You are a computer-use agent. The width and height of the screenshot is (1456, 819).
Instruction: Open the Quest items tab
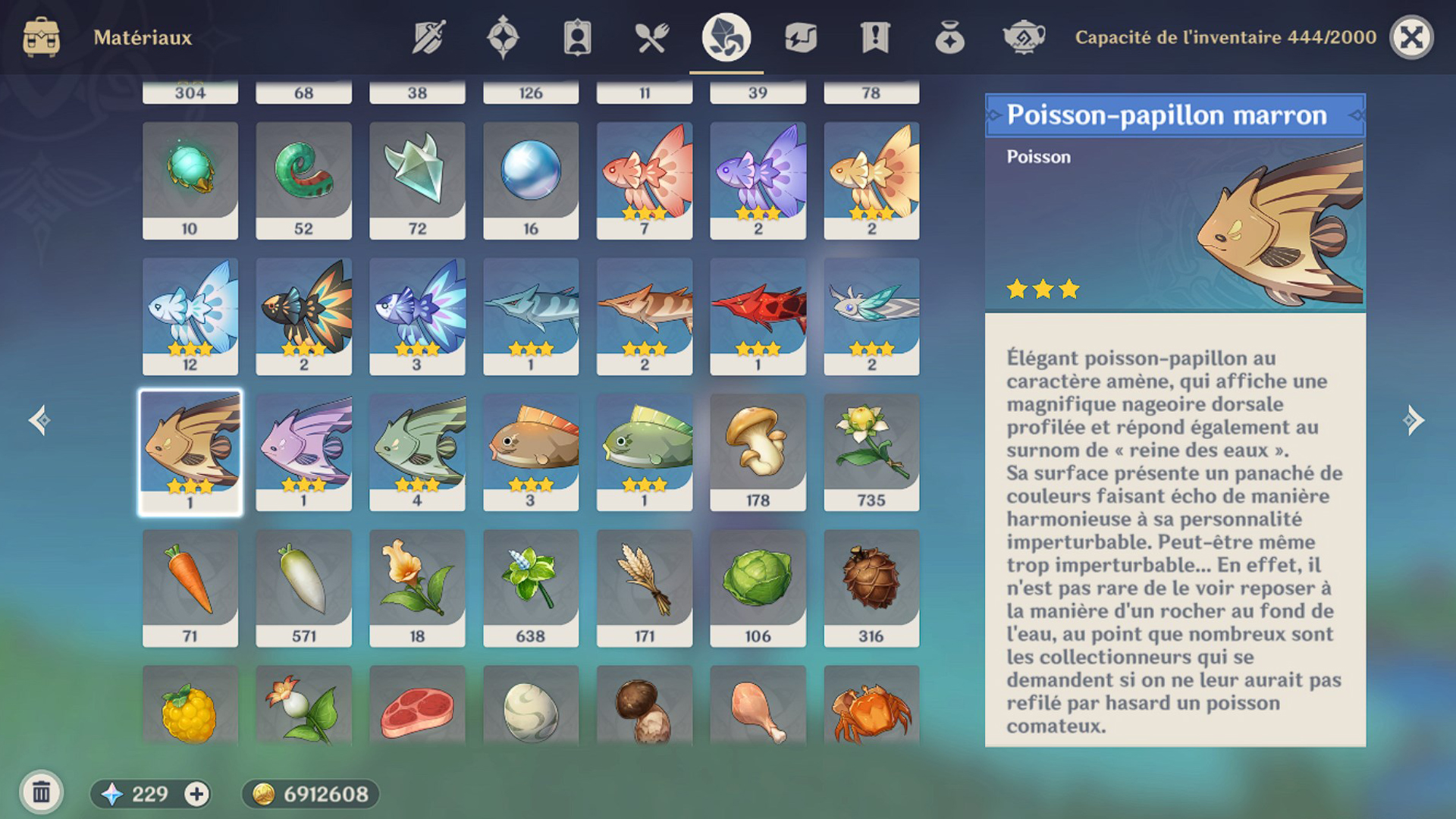874,37
